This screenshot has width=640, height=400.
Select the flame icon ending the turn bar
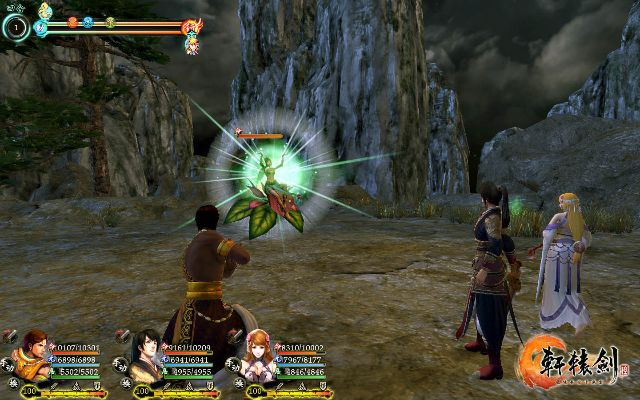[191, 24]
